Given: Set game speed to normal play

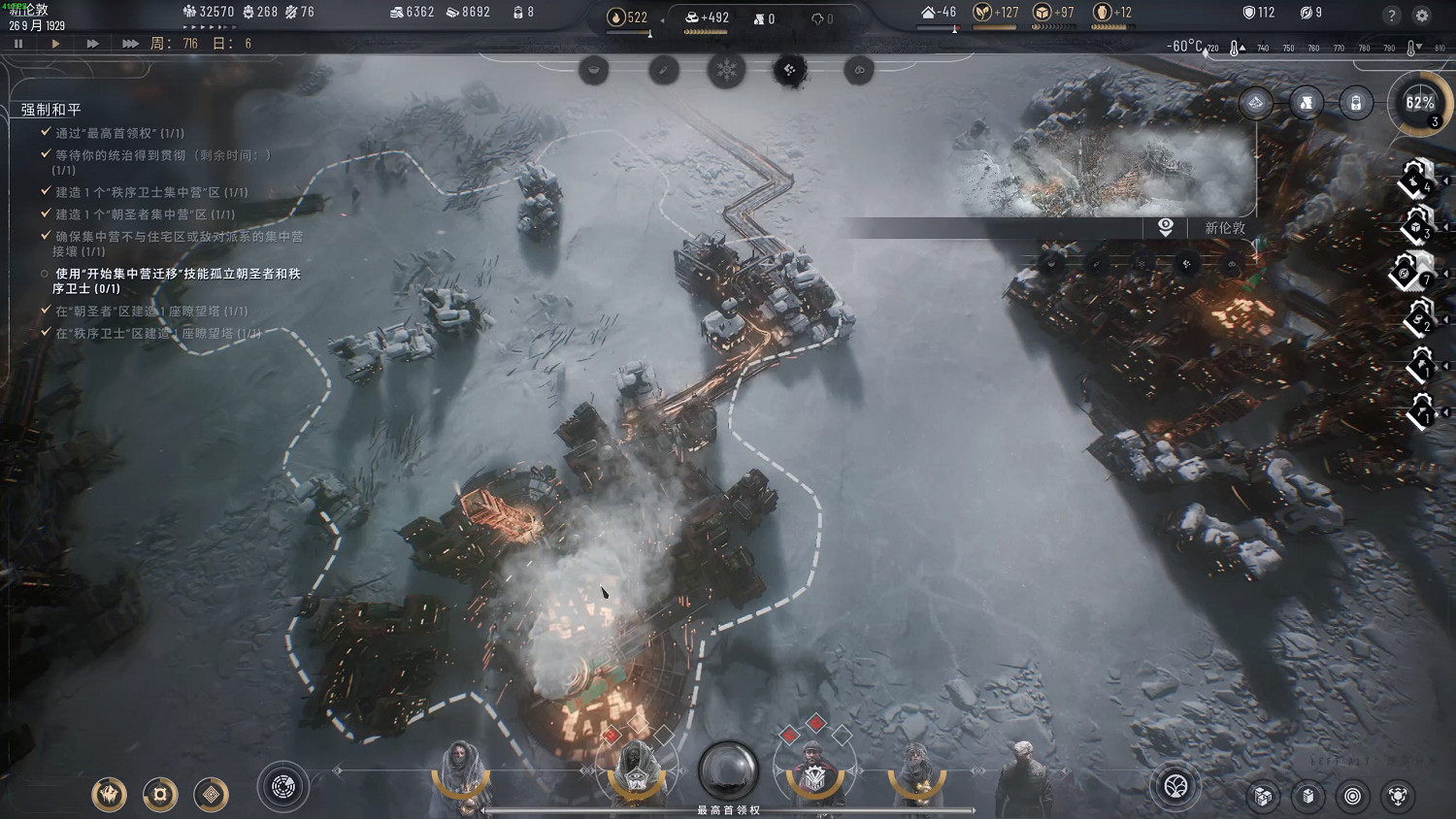Looking at the screenshot, I should pos(55,44).
